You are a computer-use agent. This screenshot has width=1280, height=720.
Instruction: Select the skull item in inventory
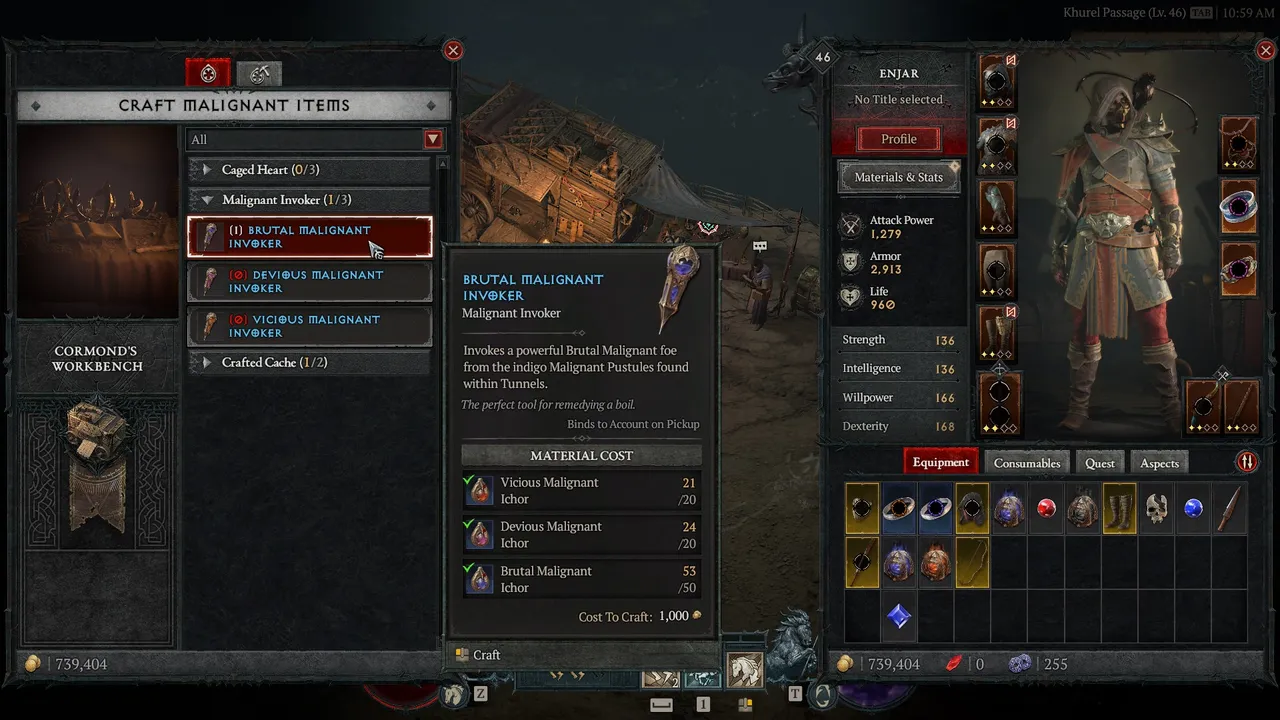pos(1156,508)
